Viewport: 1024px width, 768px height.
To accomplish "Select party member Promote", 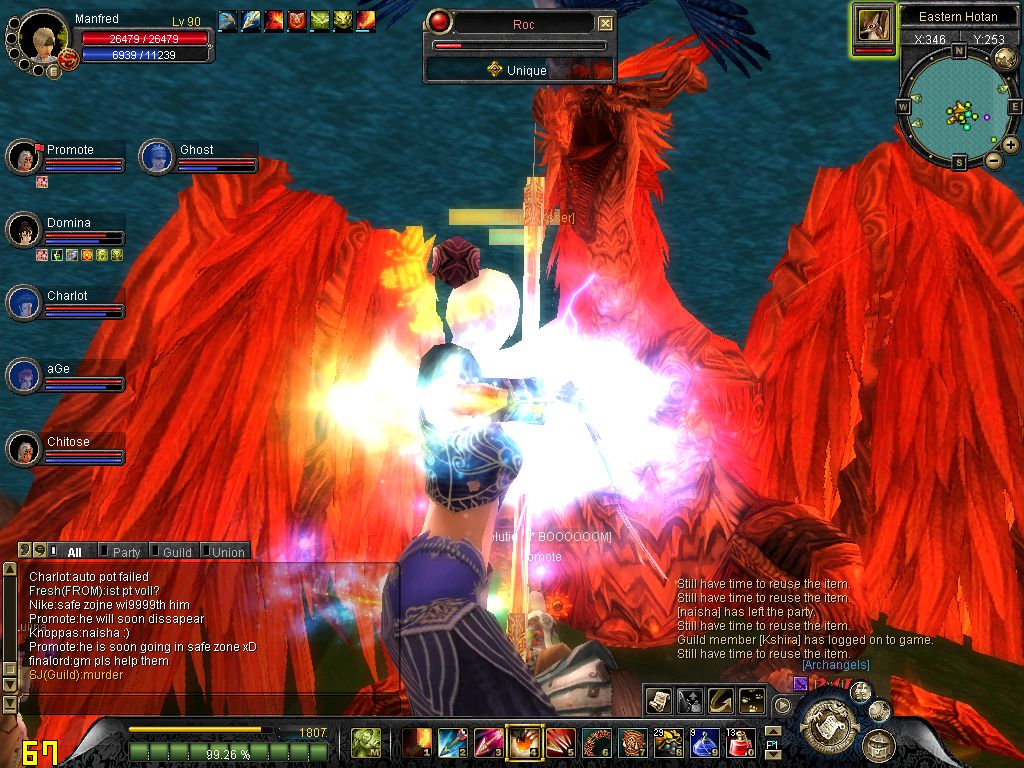I will point(70,150).
